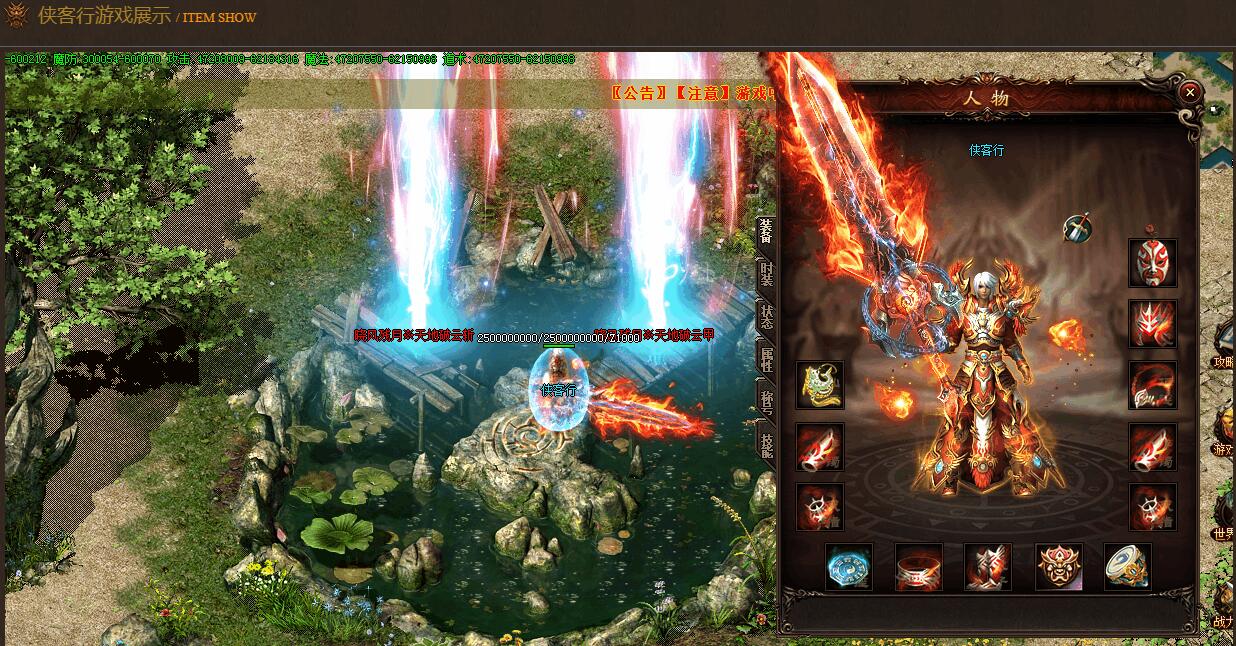Select the red armored boots slot
Screen dimensions: 1236x646
coord(988,567)
